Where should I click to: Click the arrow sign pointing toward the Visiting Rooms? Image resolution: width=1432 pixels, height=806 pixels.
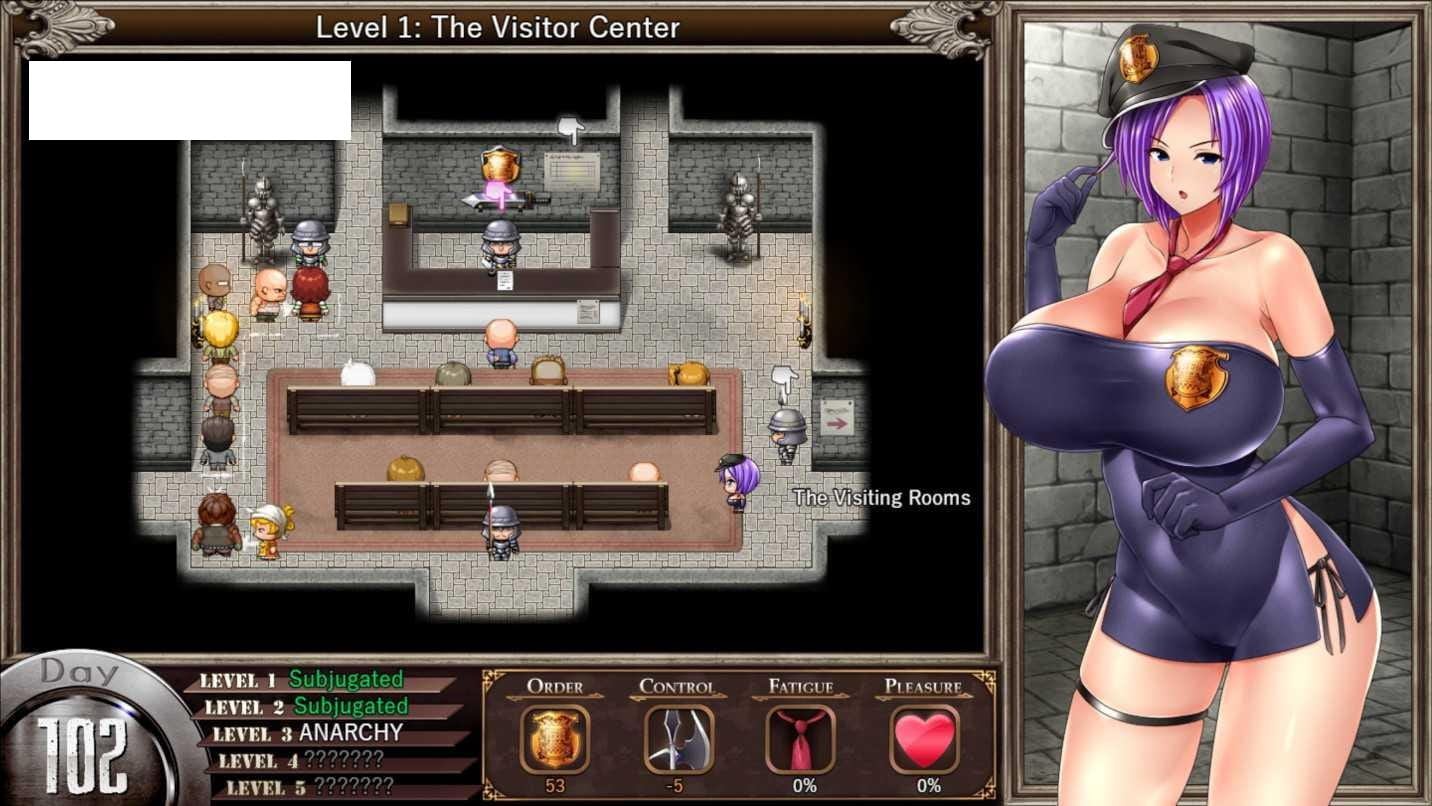pyautogui.click(x=835, y=421)
